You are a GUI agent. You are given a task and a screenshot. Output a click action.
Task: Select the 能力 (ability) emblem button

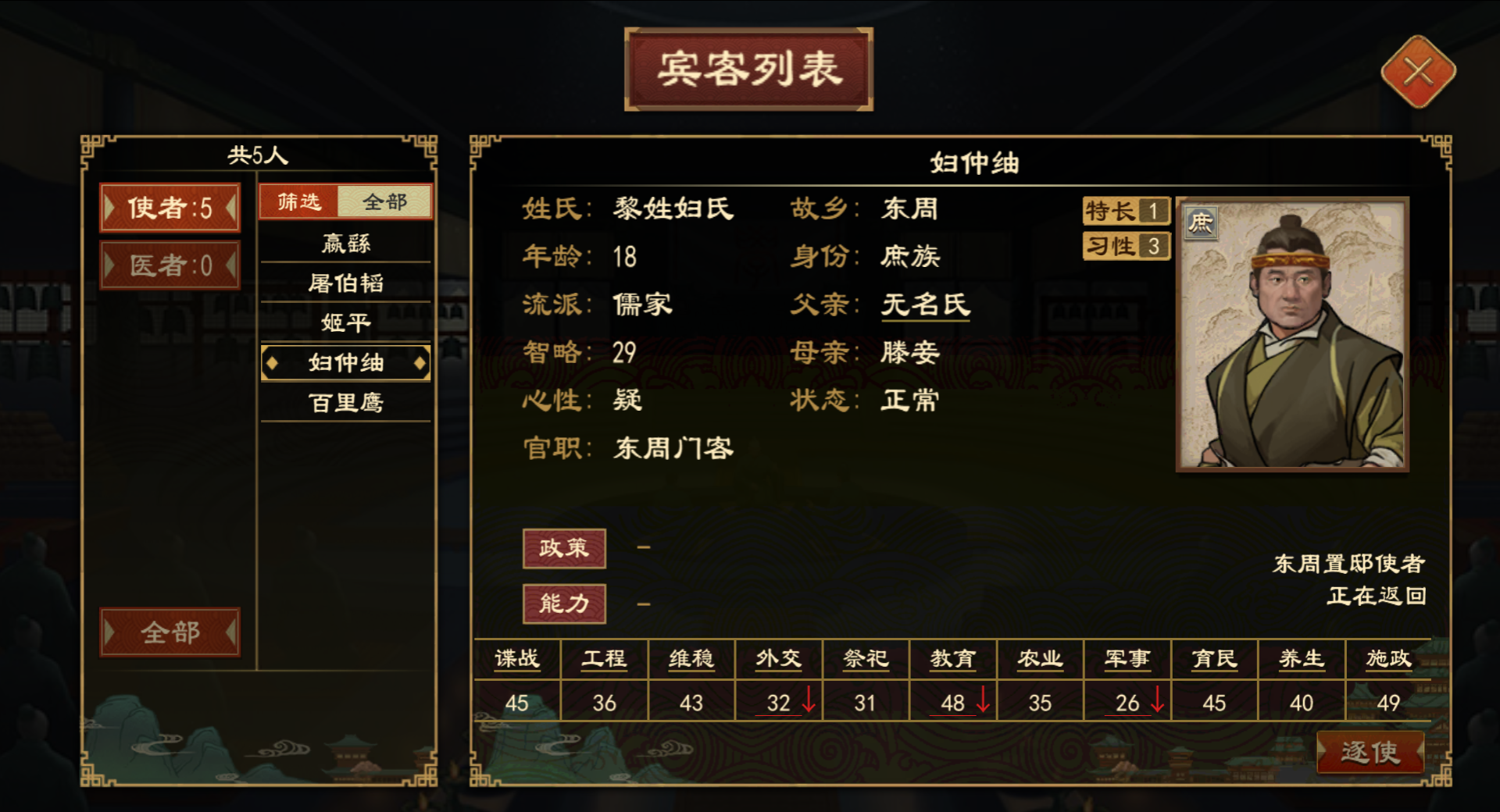coord(564,603)
